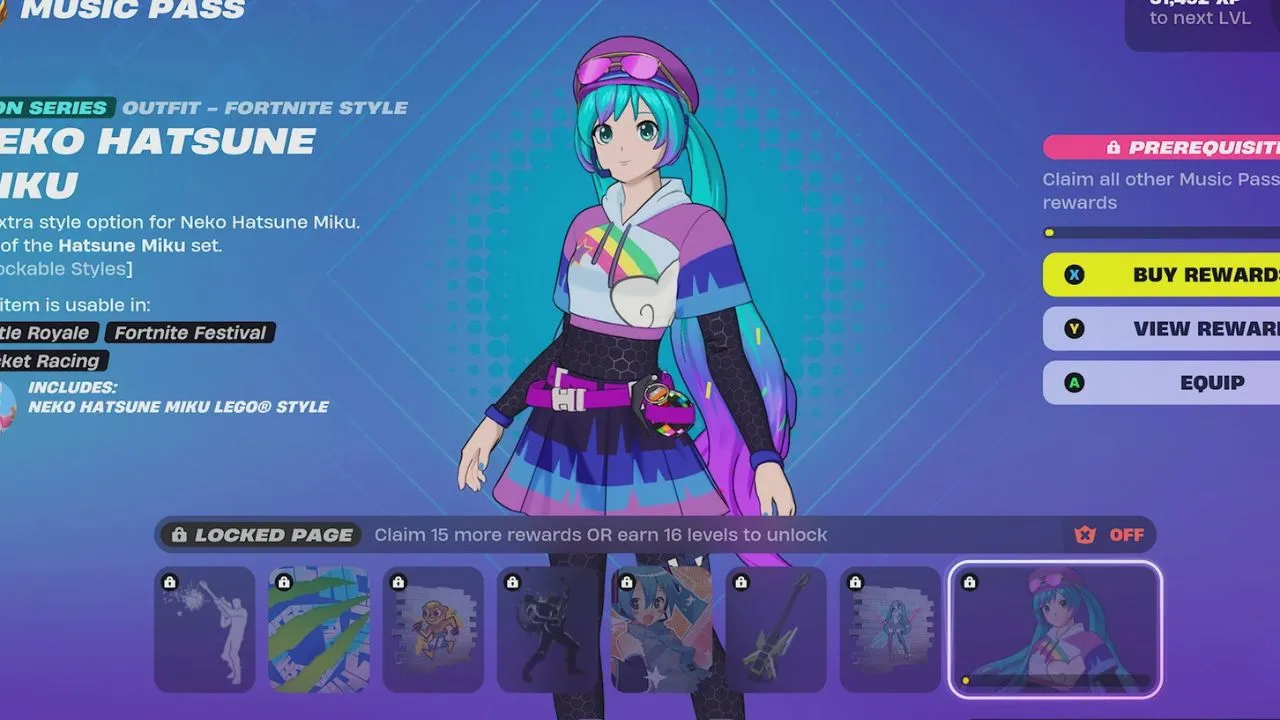
Task: Pick the dark silhouette emote reward
Action: click(547, 629)
